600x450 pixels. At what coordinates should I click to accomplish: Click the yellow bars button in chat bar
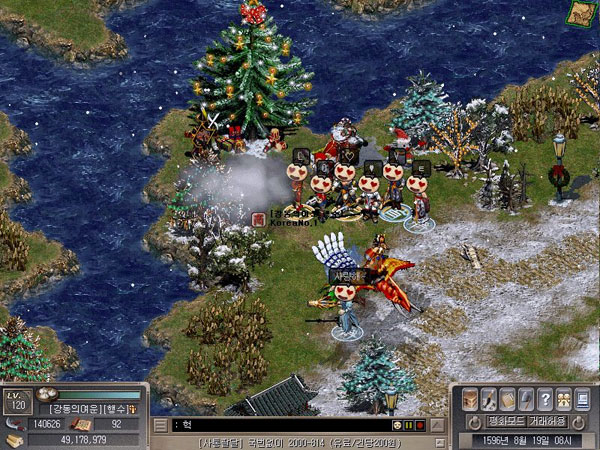point(409,425)
